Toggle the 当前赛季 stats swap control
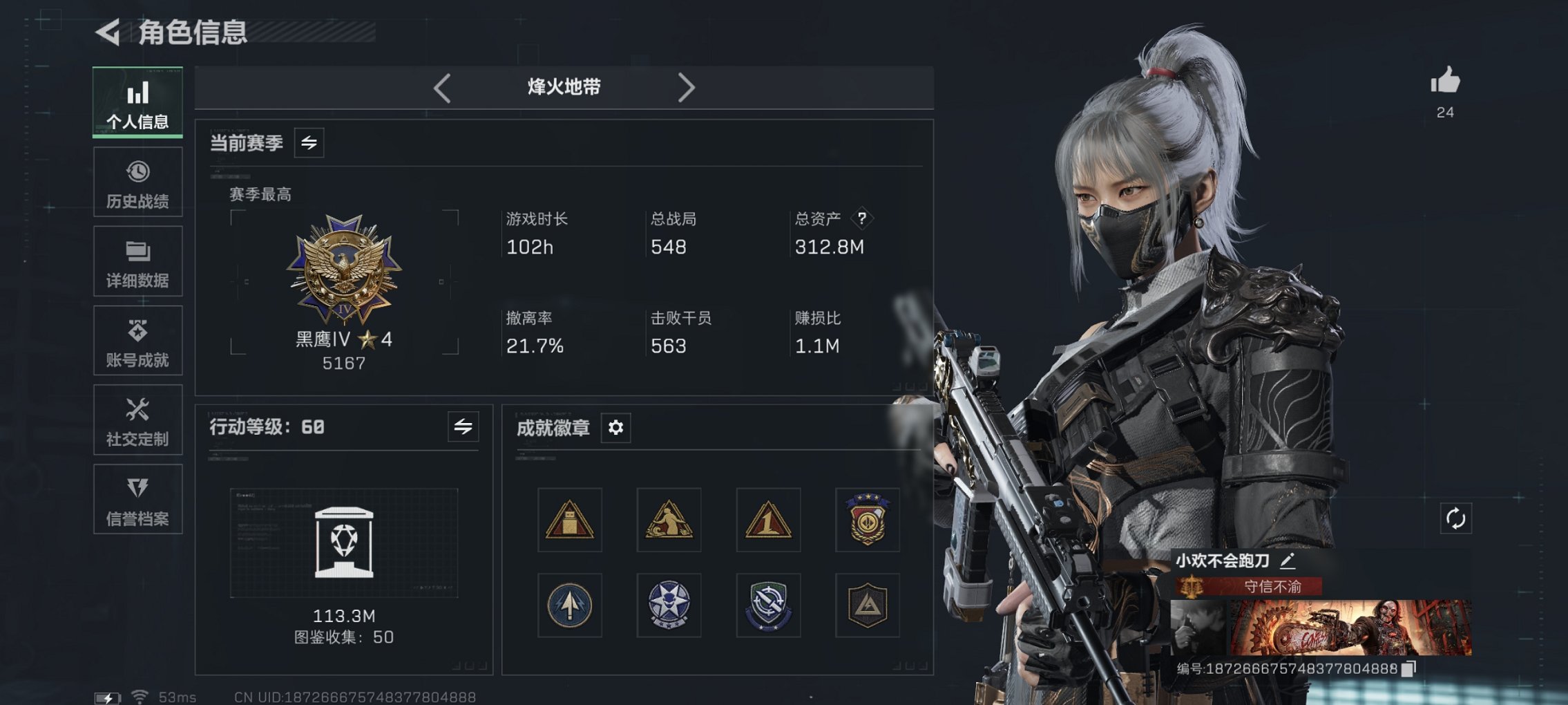 [x=309, y=144]
